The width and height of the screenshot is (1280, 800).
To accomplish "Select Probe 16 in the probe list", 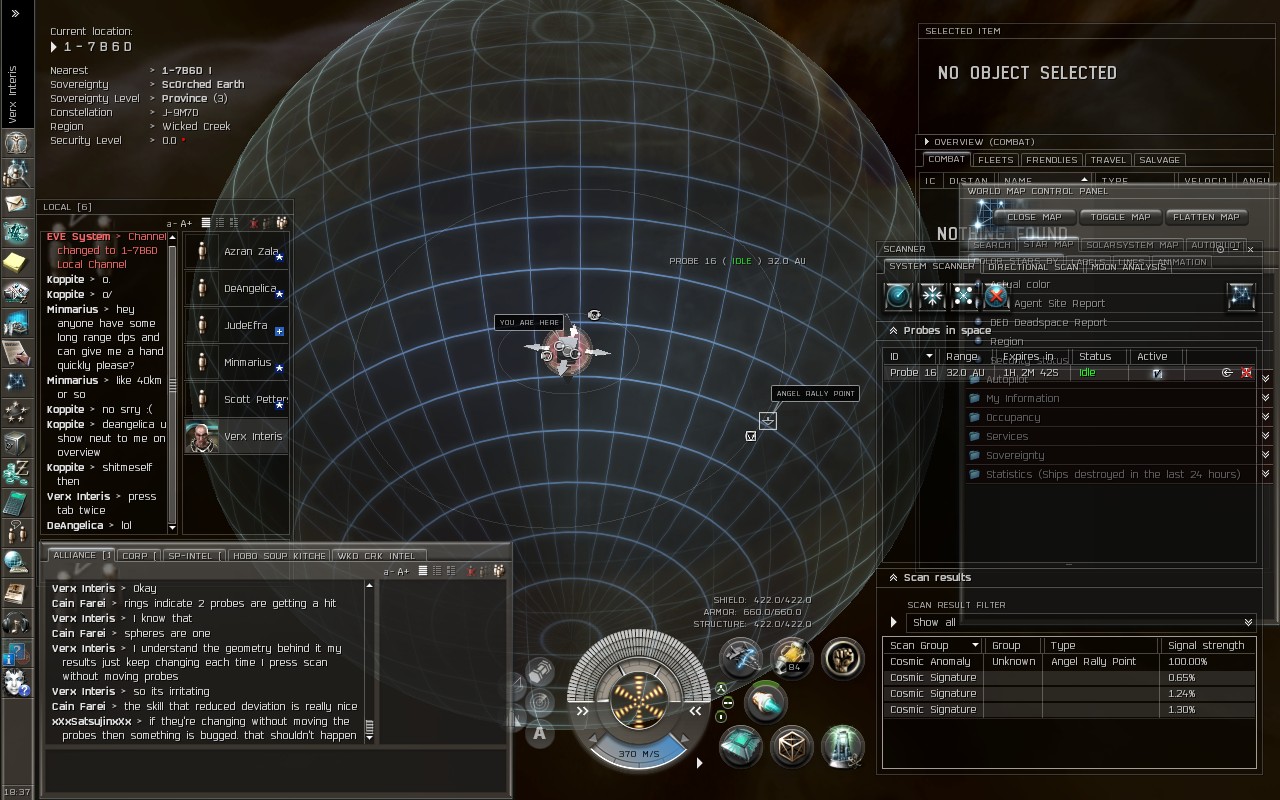I will pos(912,373).
